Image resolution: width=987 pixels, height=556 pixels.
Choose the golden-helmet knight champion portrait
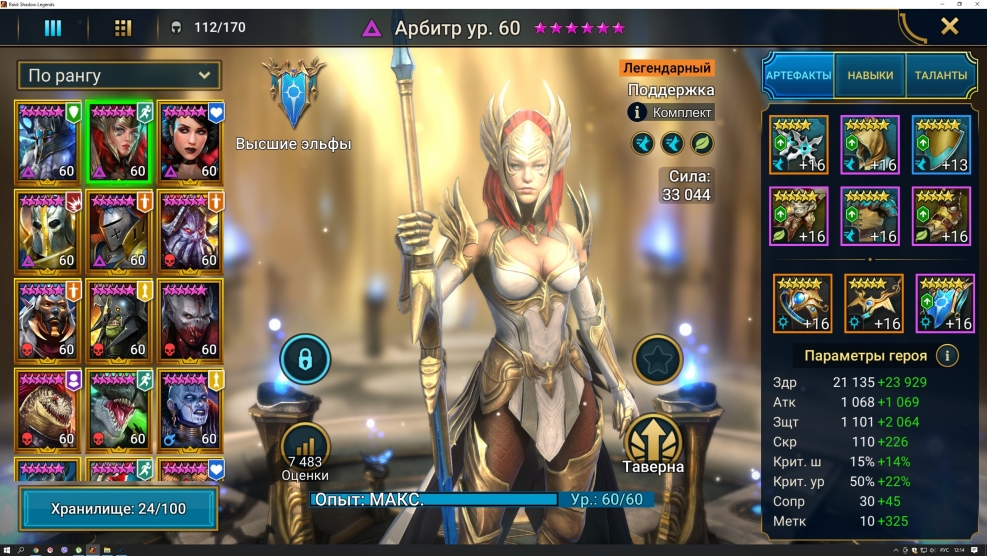click(x=48, y=230)
